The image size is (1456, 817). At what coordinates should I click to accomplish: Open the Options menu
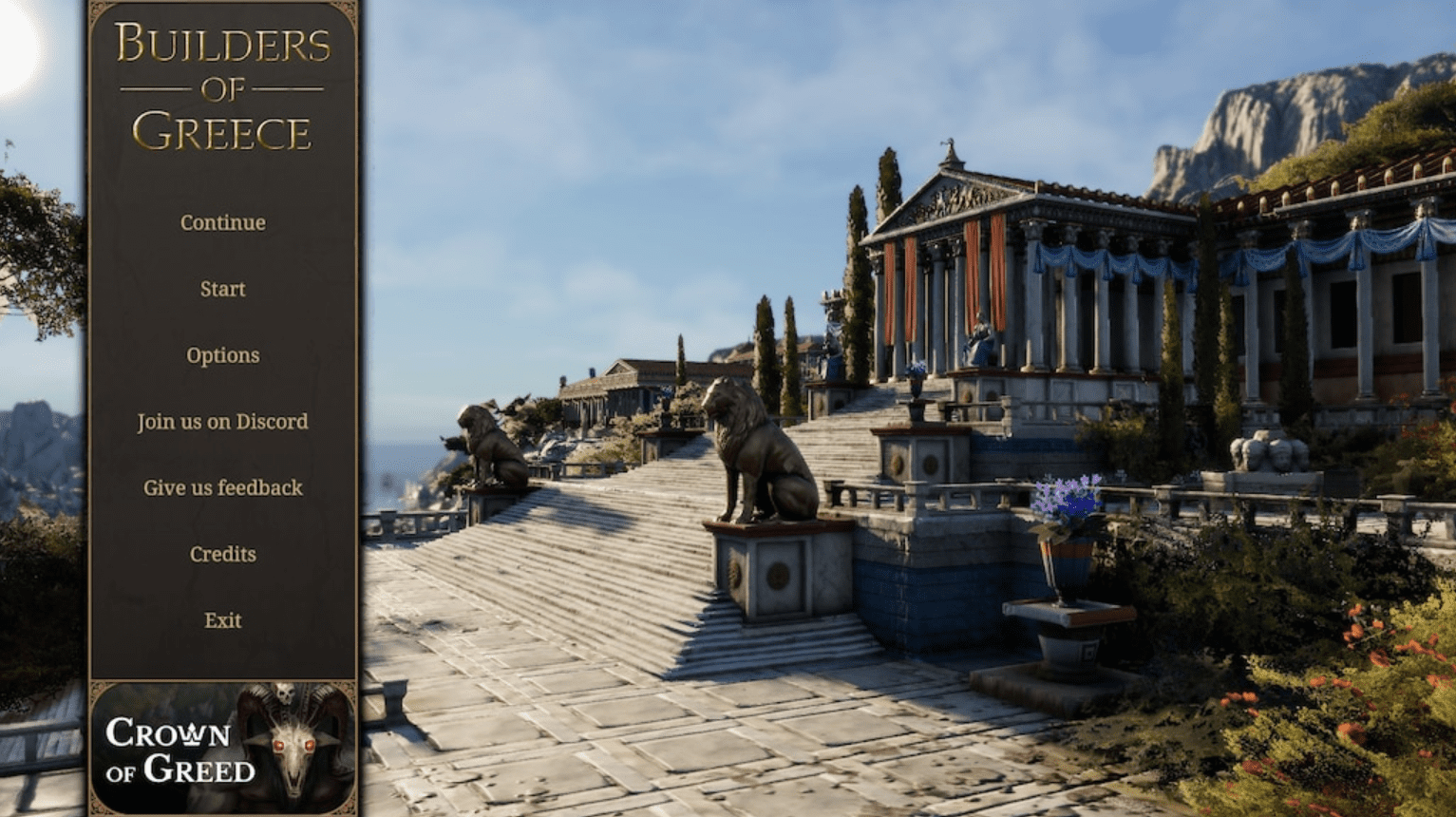tap(222, 354)
